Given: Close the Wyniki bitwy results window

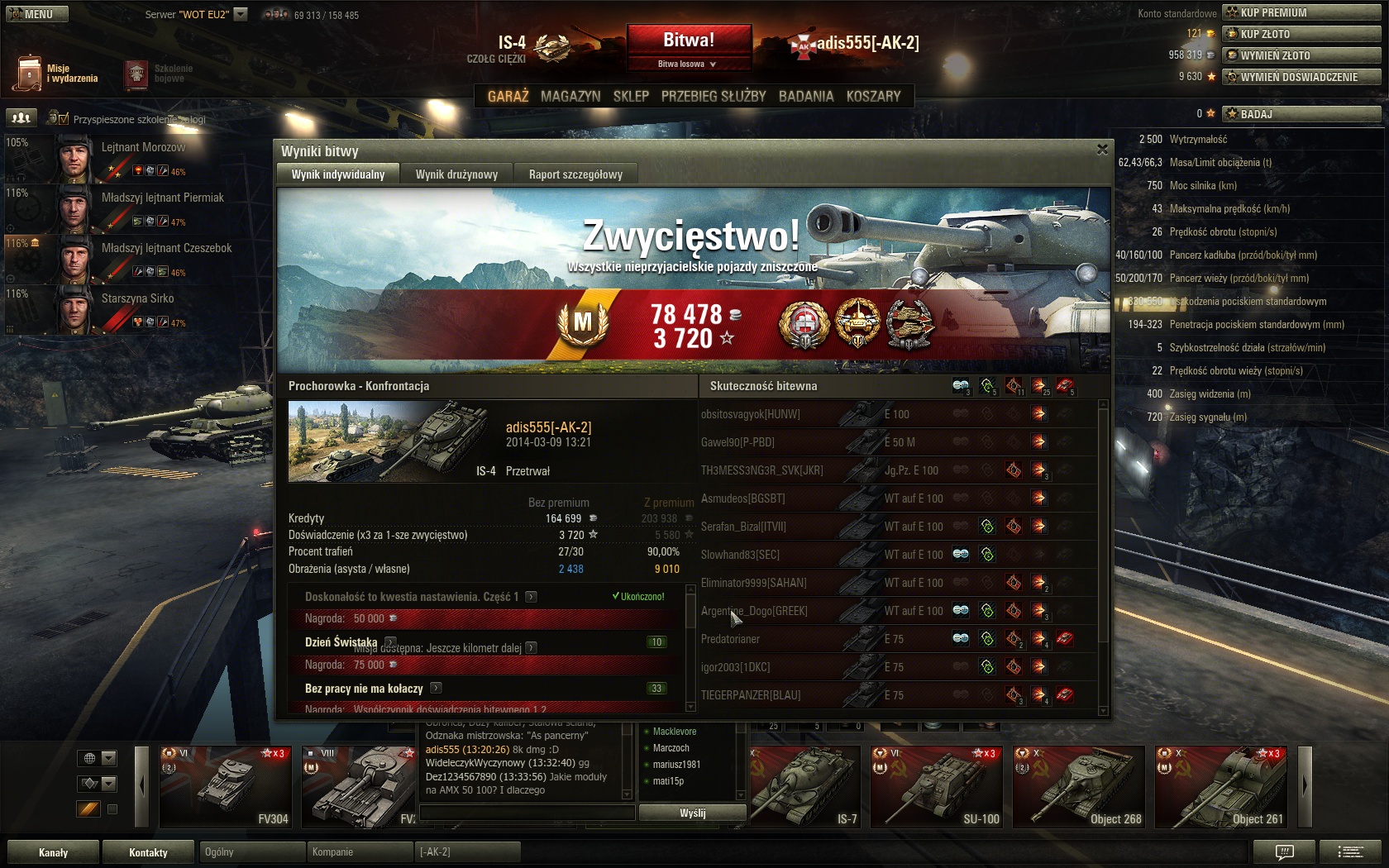Looking at the screenshot, I should [x=1101, y=150].
